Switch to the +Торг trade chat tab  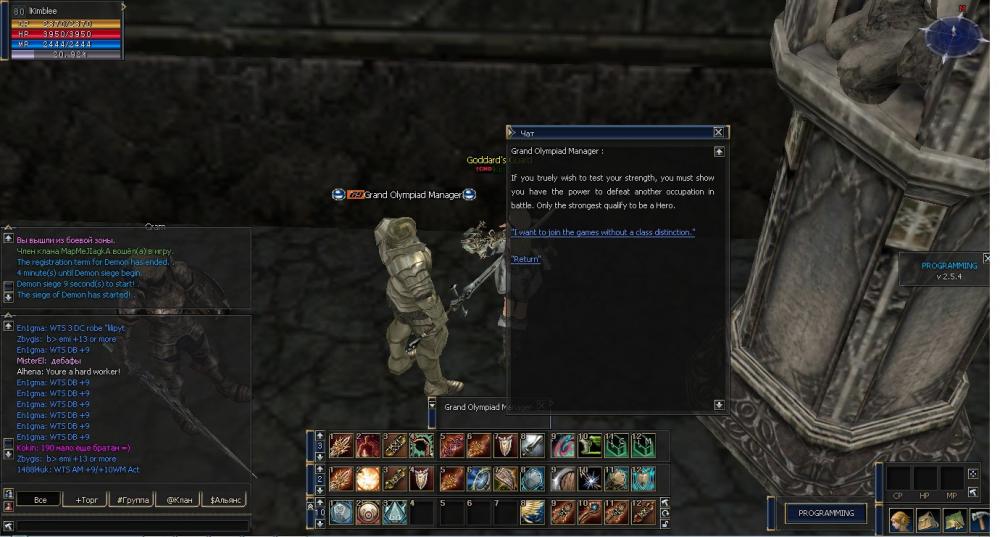(87, 499)
